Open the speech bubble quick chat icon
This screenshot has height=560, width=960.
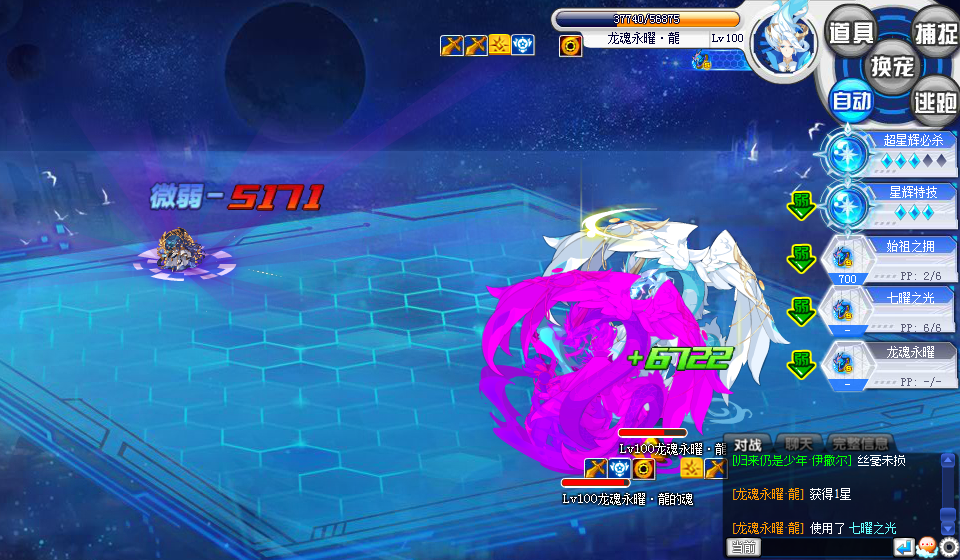(x=926, y=547)
